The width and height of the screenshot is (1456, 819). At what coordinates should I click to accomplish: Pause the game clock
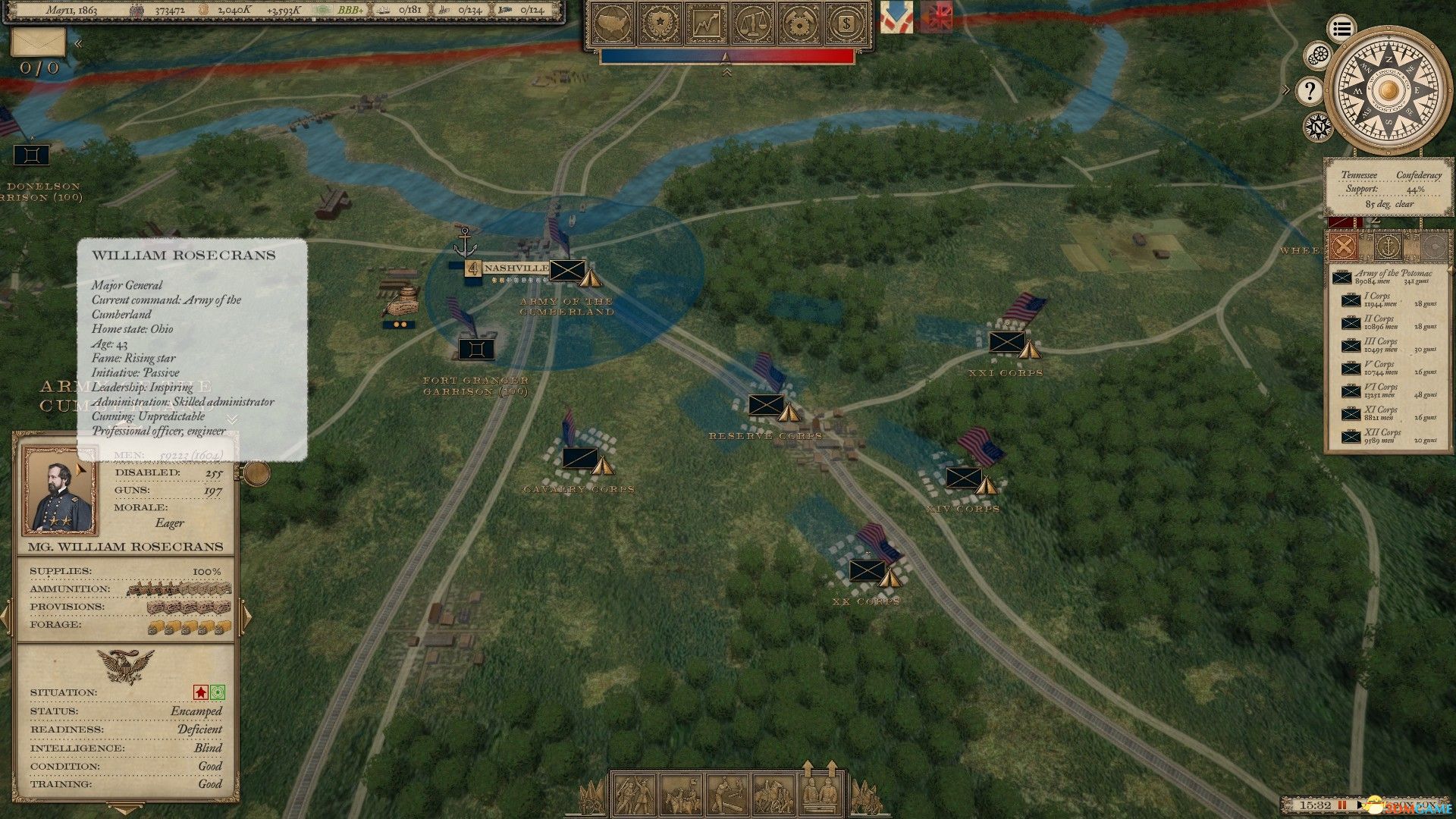click(1342, 805)
